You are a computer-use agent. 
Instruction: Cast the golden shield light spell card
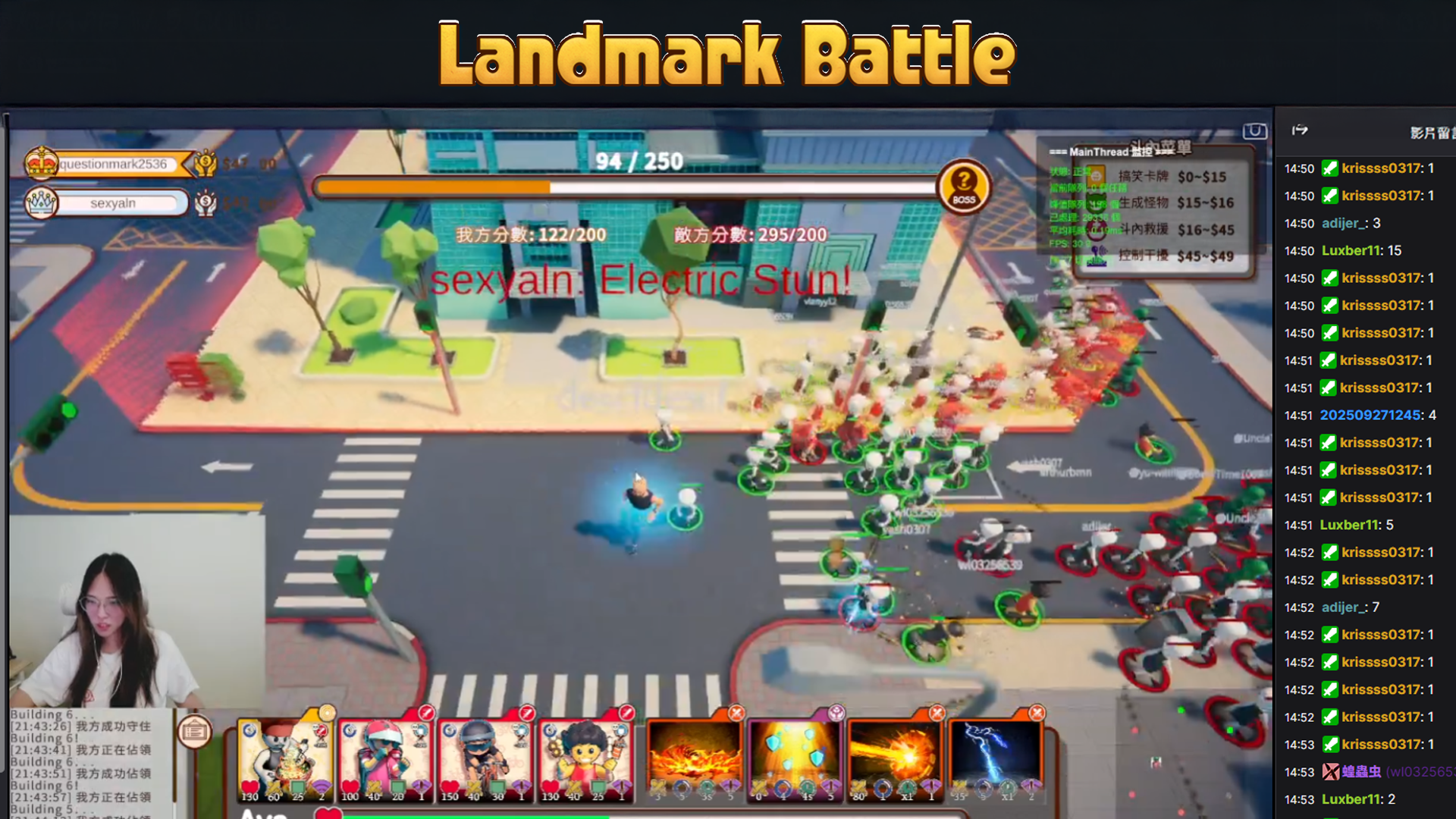[x=794, y=759]
